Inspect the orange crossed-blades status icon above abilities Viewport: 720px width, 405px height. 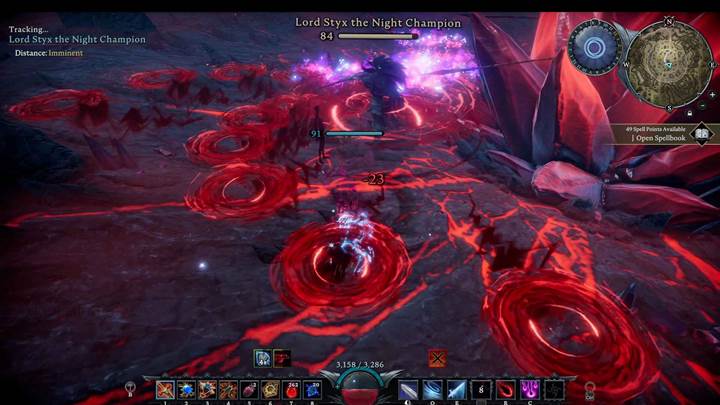tap(437, 357)
